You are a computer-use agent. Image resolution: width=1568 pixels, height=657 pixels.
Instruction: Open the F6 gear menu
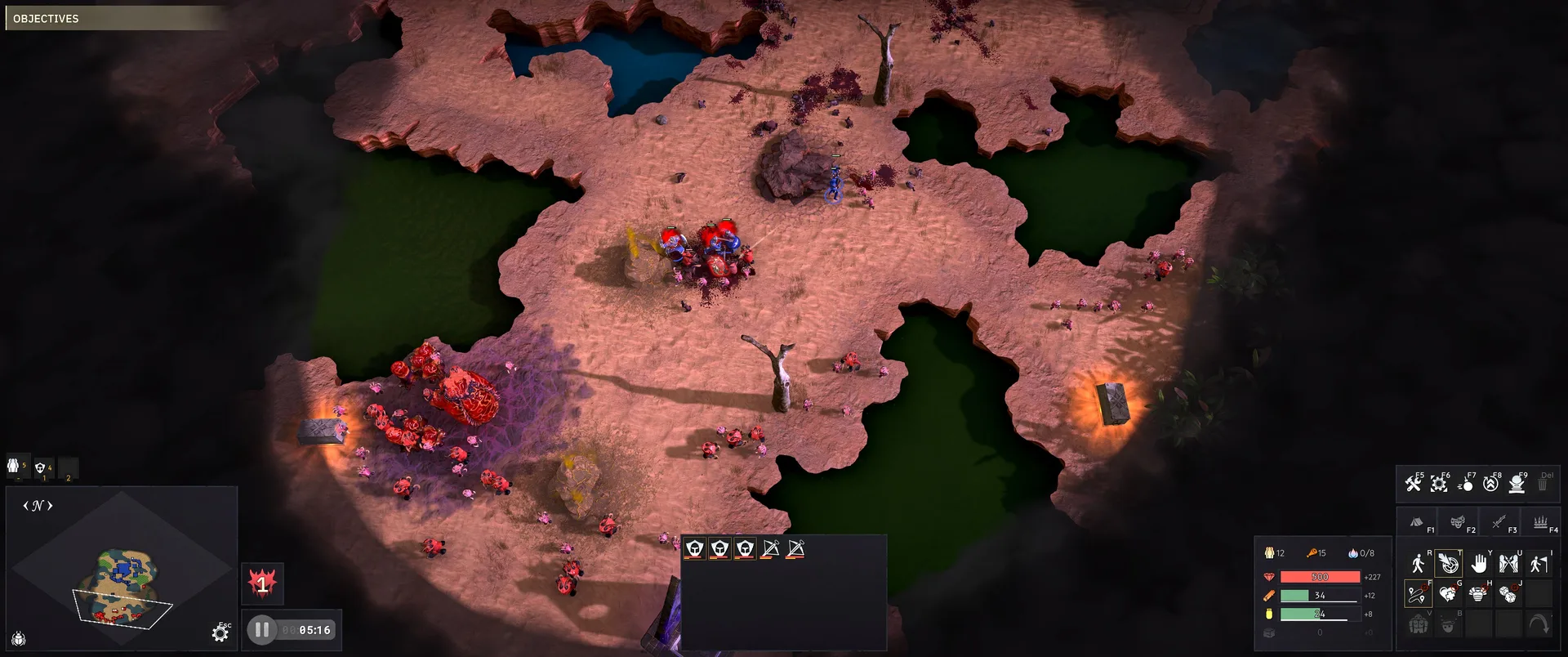pos(1439,483)
